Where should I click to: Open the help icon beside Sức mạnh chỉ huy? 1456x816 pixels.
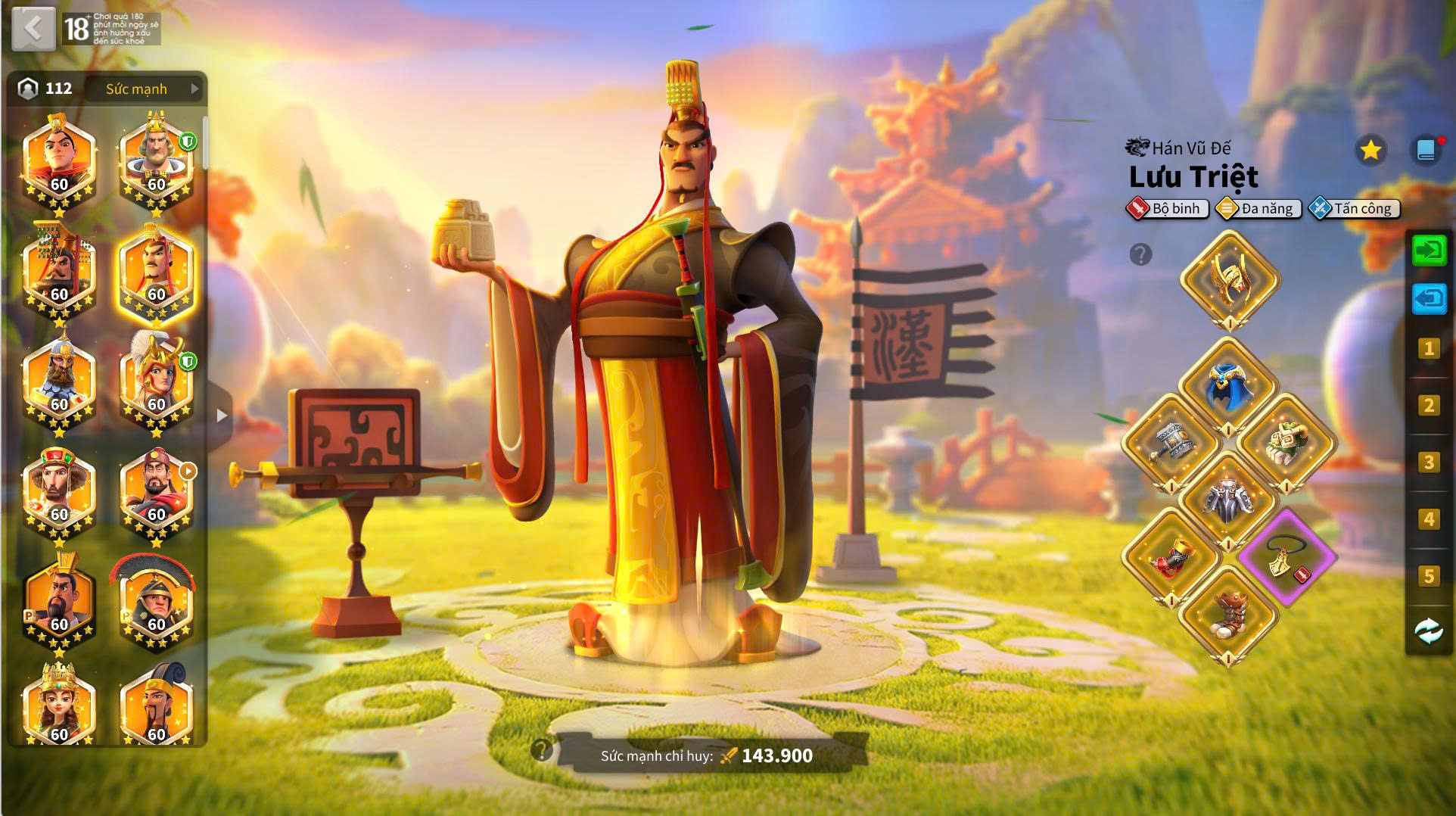click(x=542, y=750)
